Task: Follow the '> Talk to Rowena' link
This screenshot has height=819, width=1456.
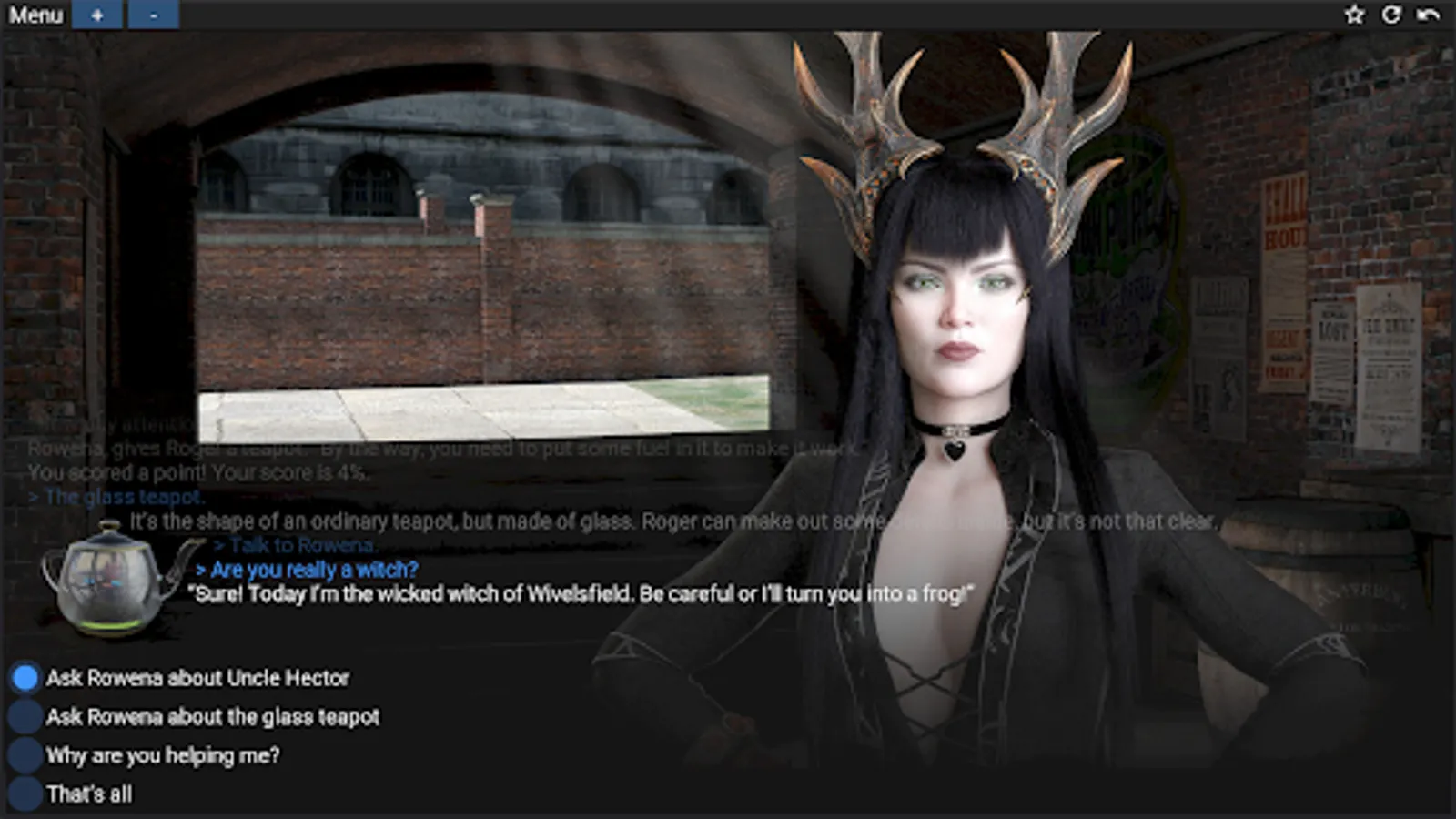Action: [x=296, y=545]
